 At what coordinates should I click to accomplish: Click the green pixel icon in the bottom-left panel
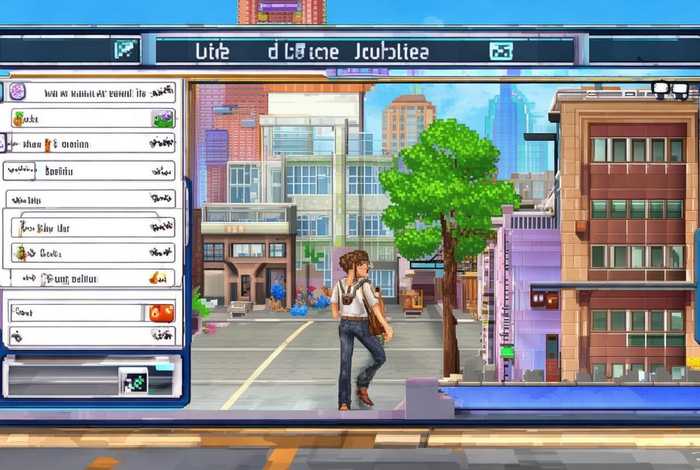coord(133,380)
